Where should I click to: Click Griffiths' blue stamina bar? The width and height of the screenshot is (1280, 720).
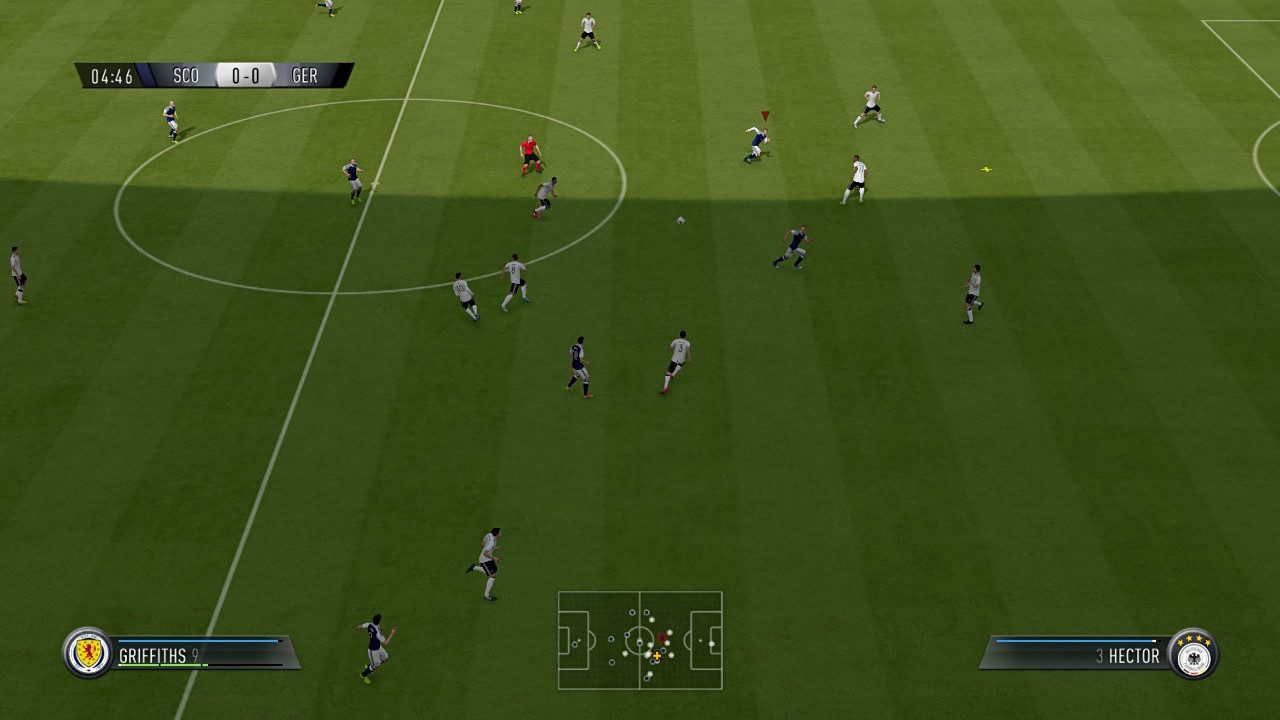click(197, 641)
